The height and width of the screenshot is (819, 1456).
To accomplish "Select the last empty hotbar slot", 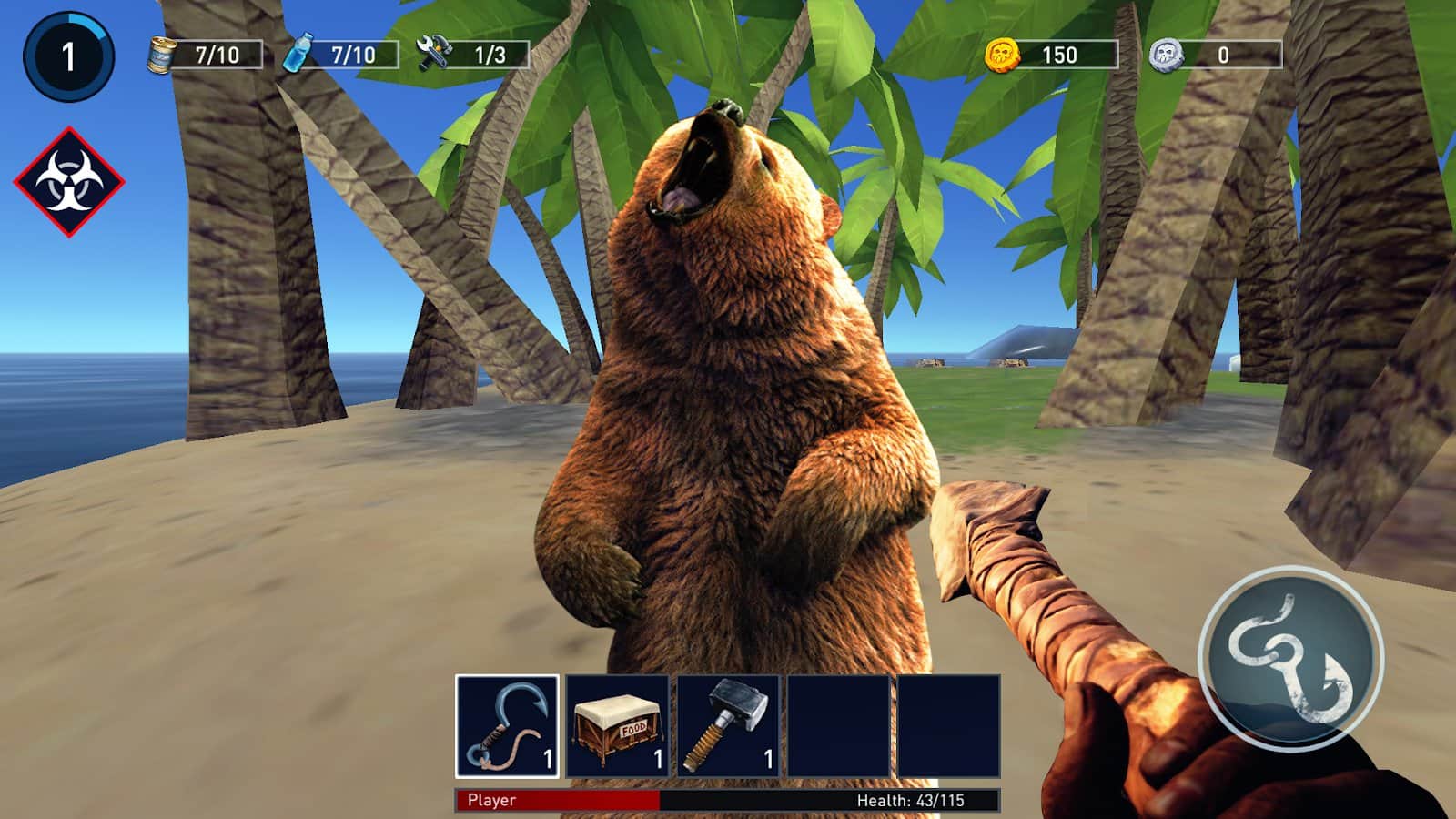I will click(946, 726).
